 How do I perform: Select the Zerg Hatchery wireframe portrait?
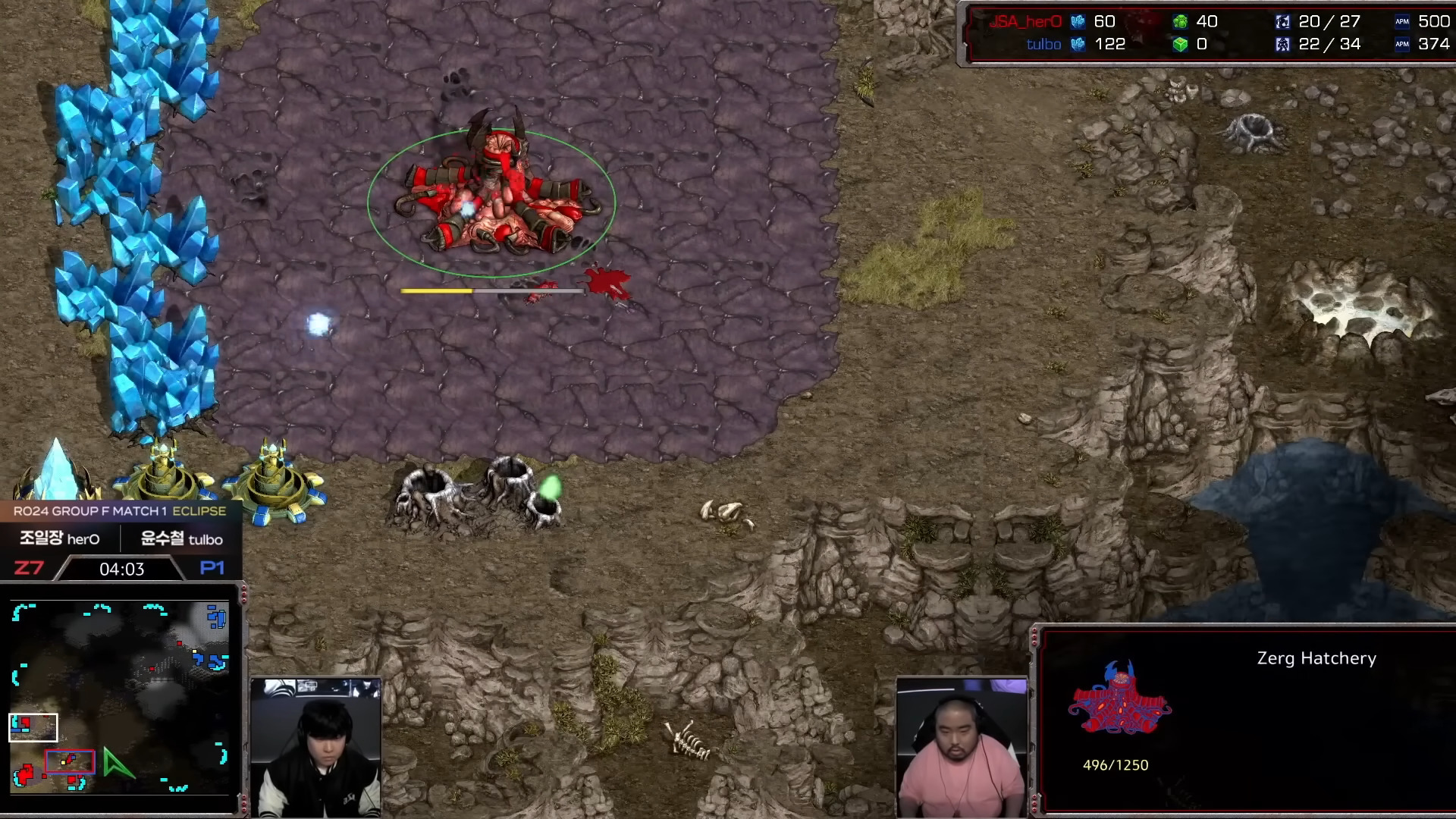pos(1119,698)
